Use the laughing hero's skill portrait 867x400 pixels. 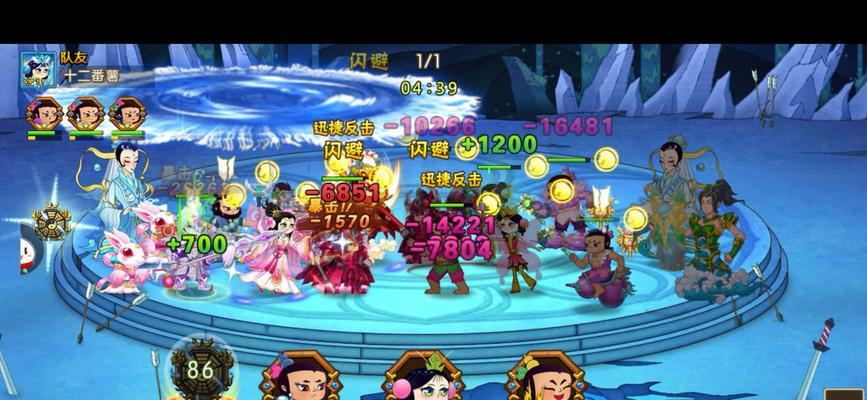(543, 380)
